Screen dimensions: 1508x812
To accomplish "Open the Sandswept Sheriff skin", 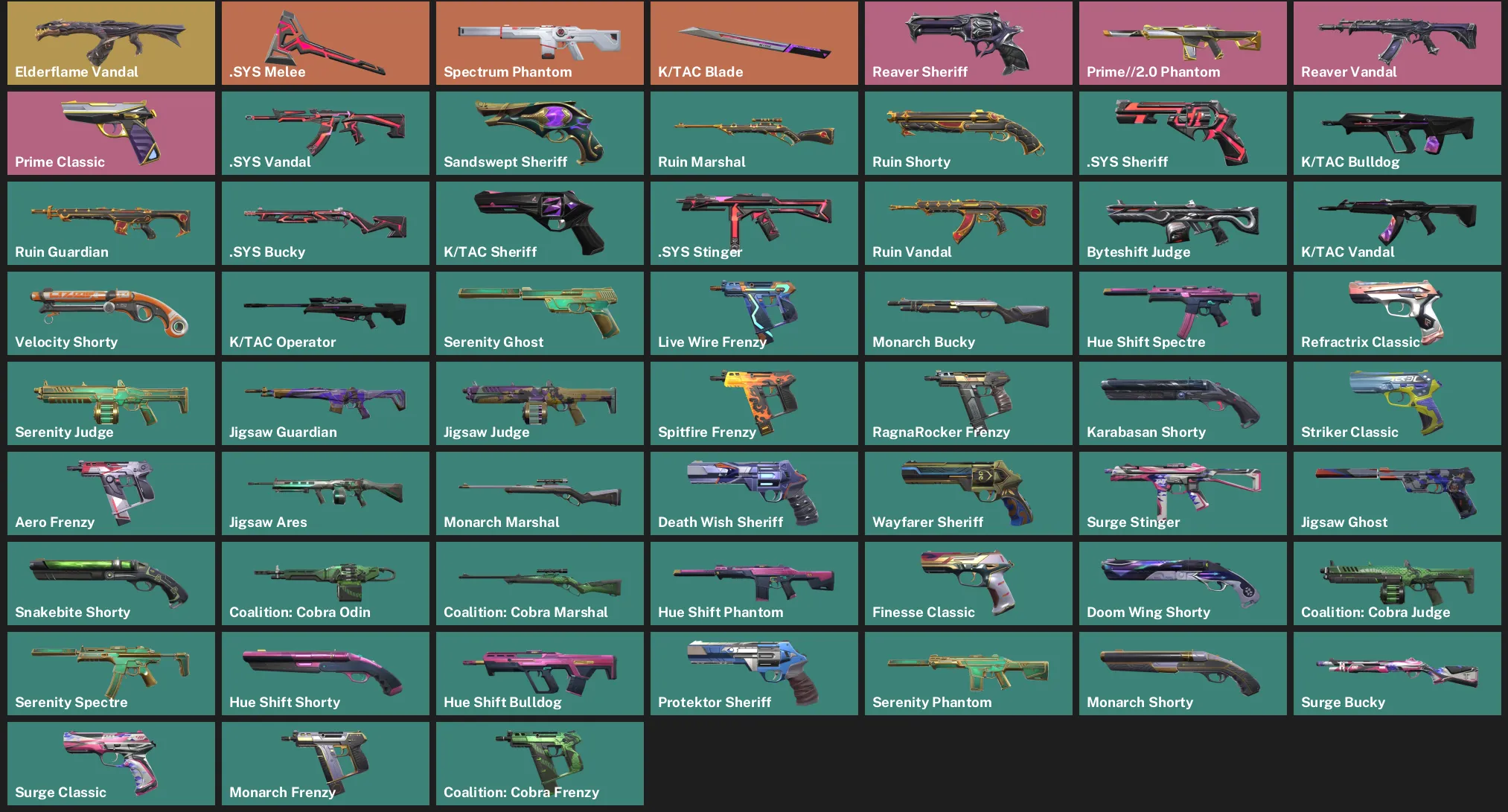I will tap(539, 132).
